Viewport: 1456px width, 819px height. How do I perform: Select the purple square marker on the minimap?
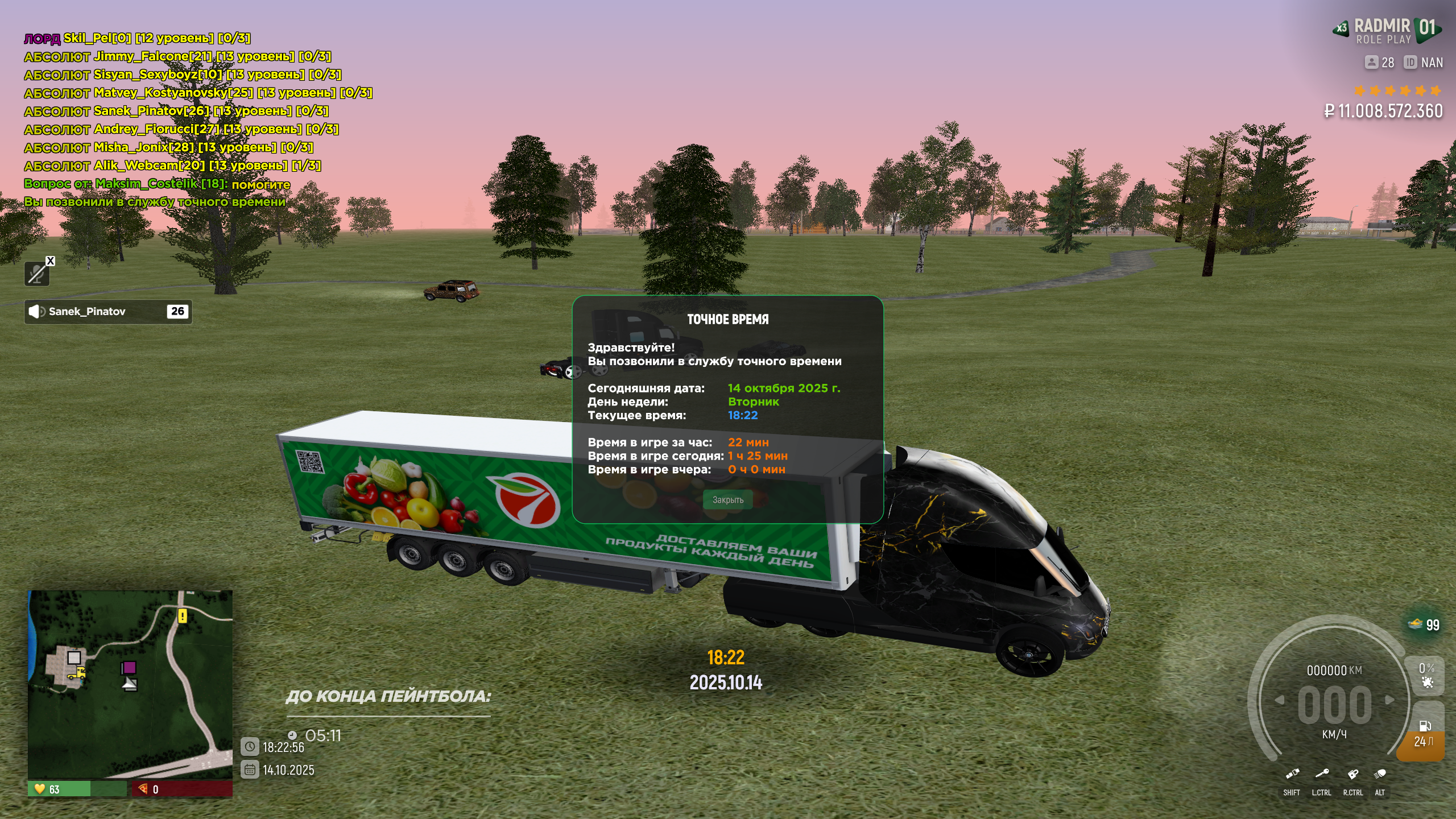click(x=129, y=667)
